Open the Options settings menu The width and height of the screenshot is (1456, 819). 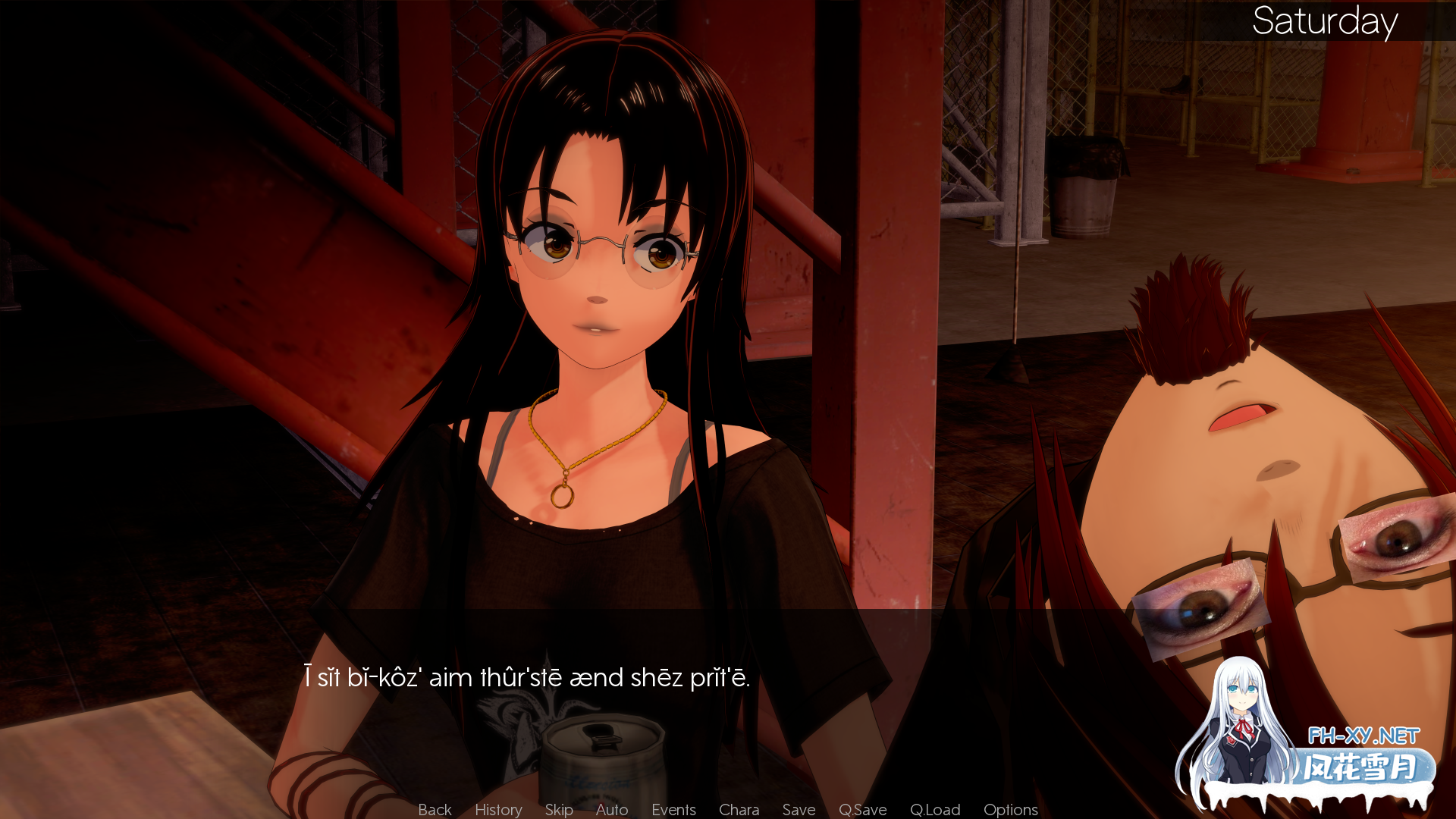click(x=1010, y=809)
